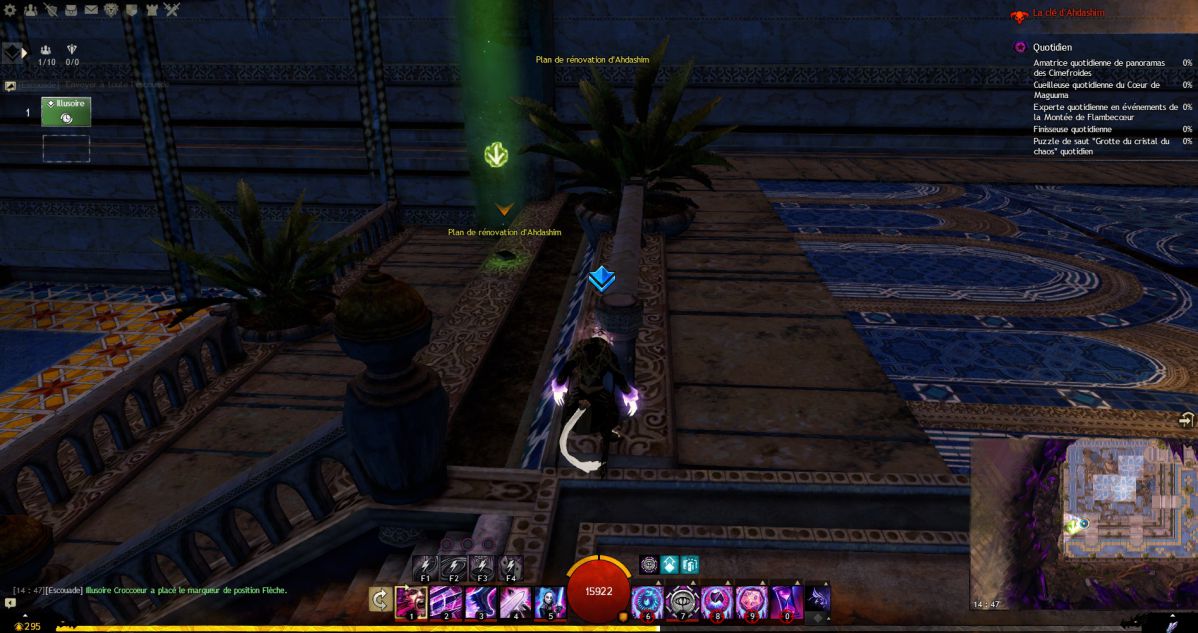The width and height of the screenshot is (1198, 633).
Task: Select squad member tile Illusoire
Action: [x=66, y=112]
